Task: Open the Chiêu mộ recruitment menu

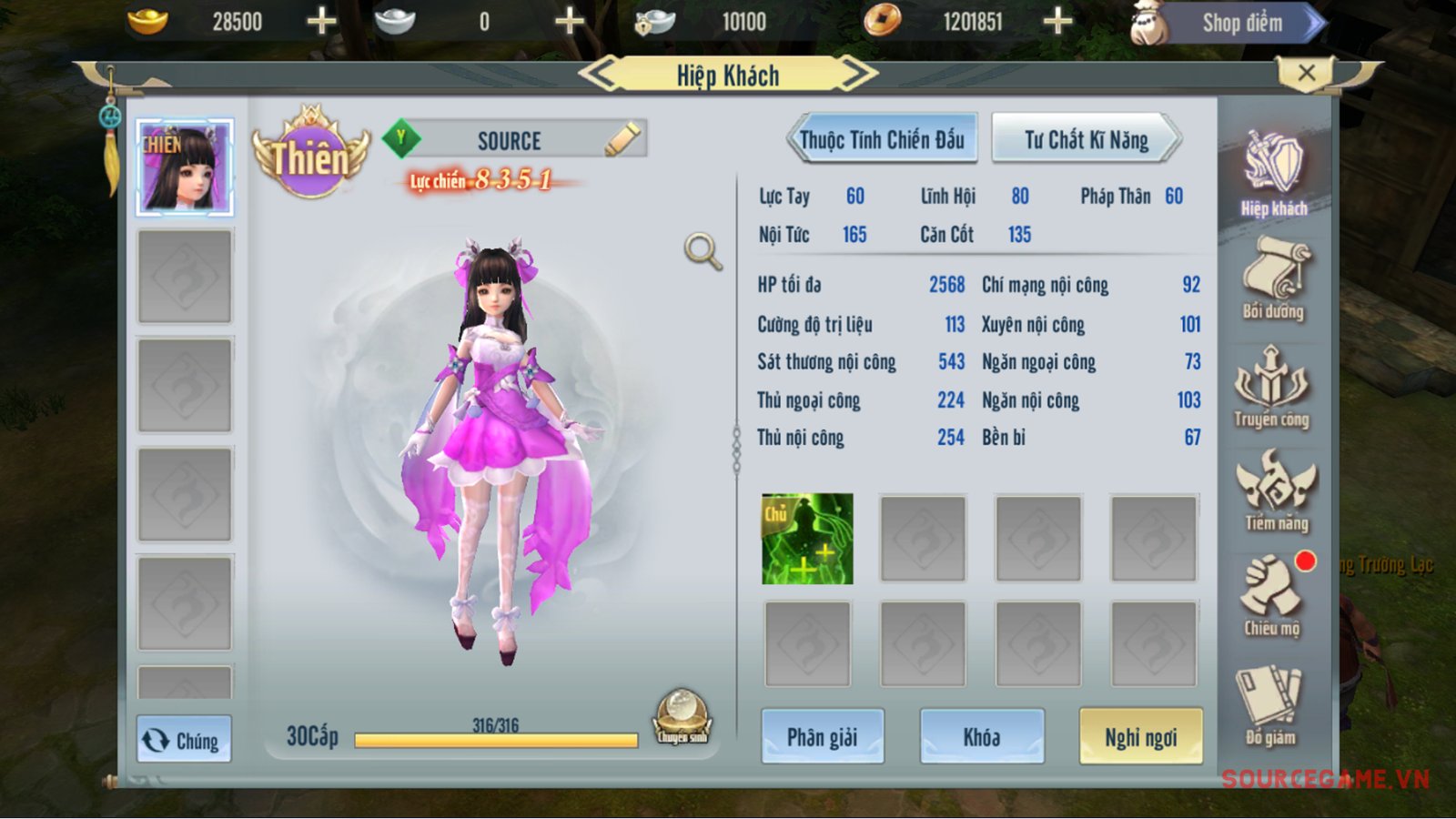Action: click(1271, 596)
